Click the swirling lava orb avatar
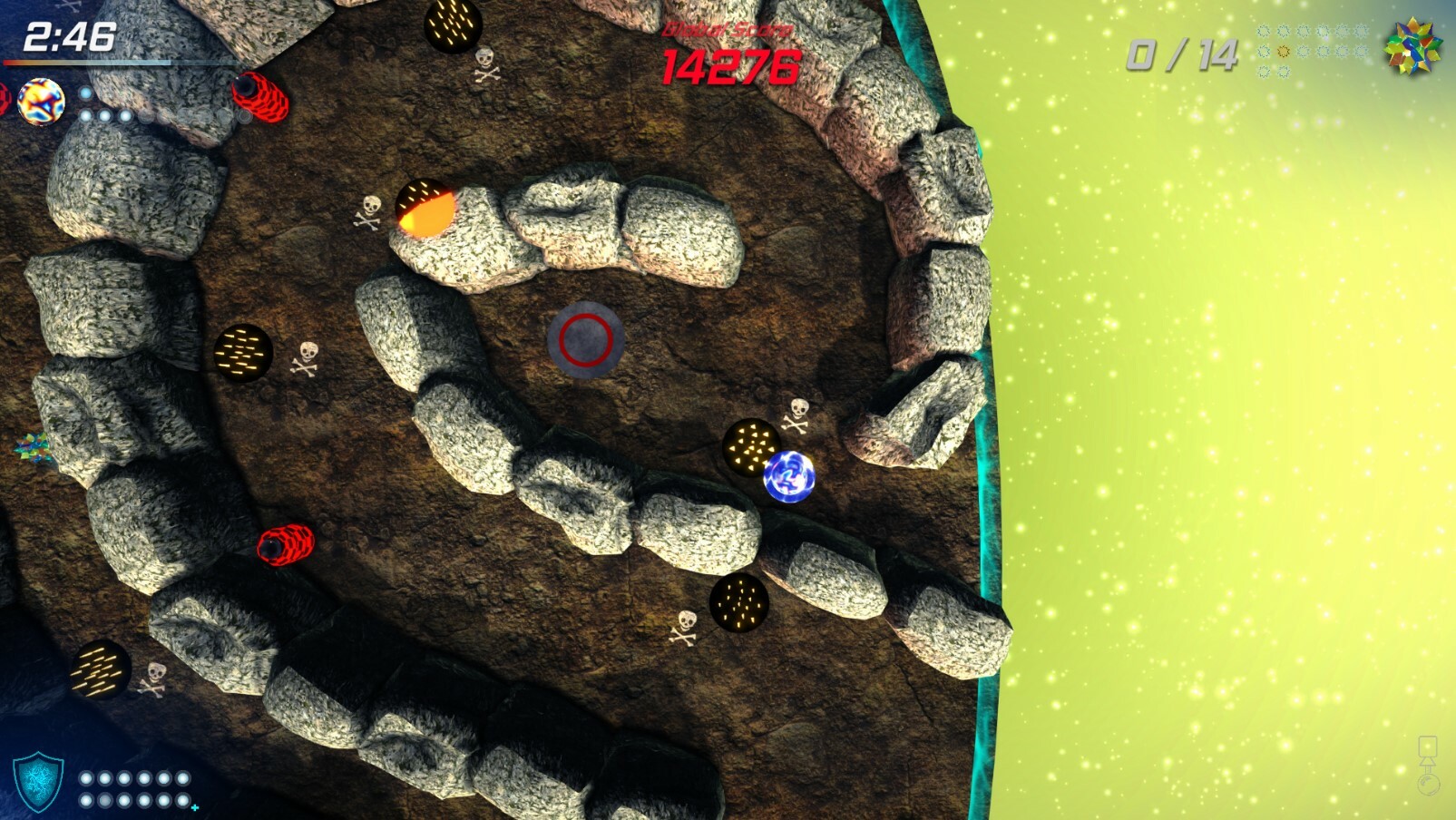1456x820 pixels. pyautogui.click(x=41, y=102)
